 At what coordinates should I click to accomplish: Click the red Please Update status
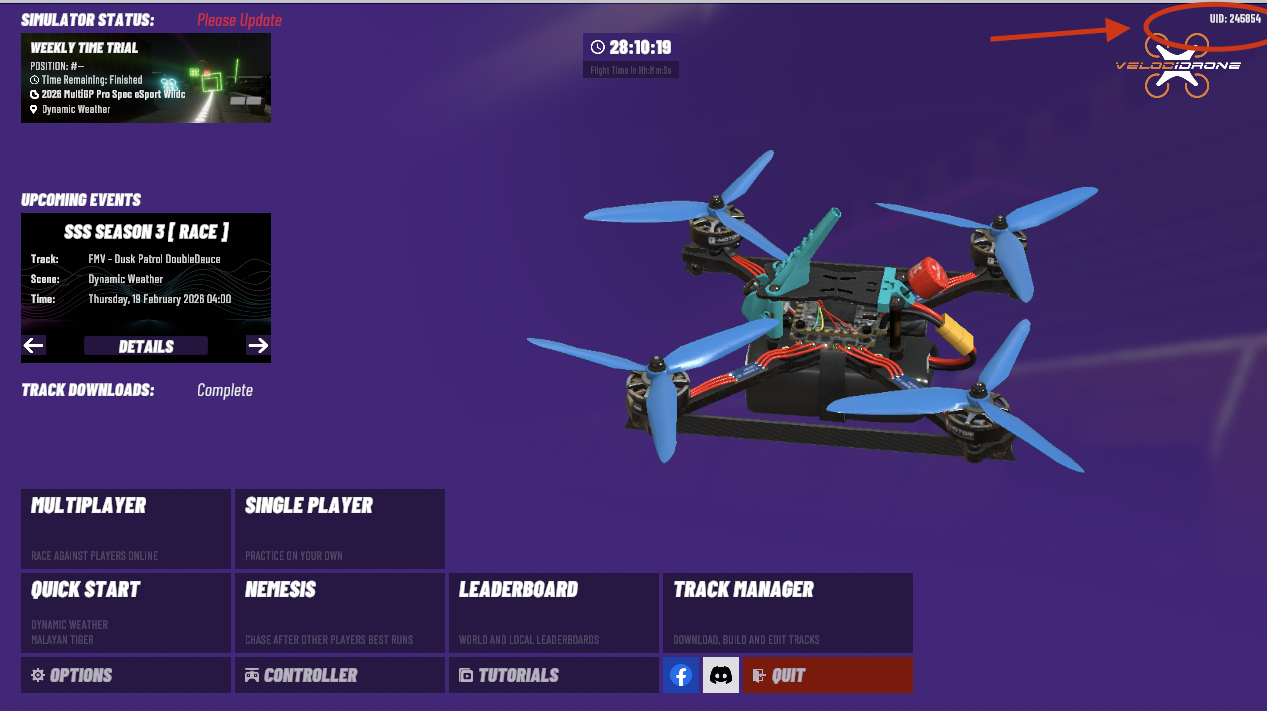click(239, 20)
